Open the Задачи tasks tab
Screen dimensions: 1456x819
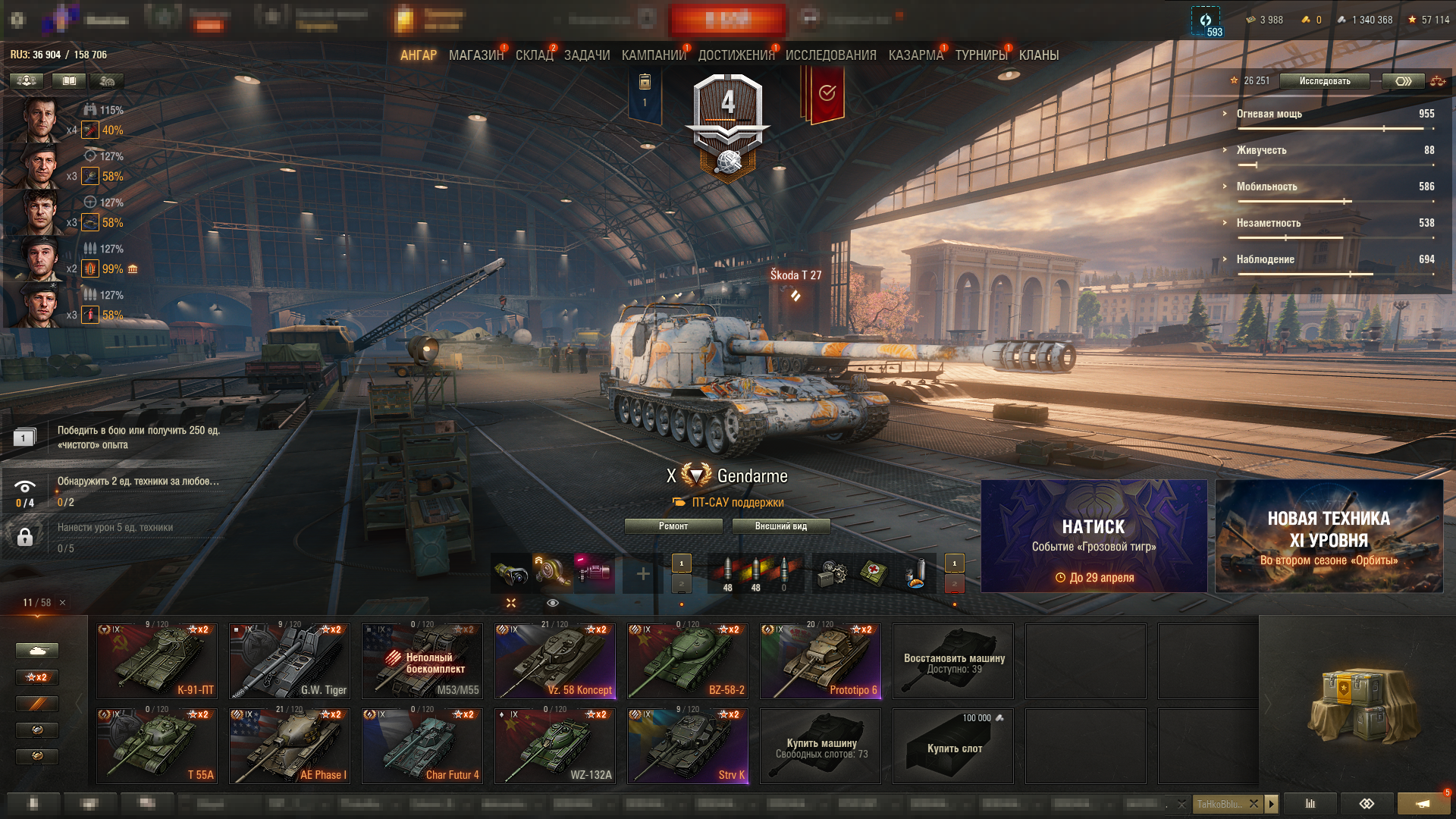pos(587,55)
